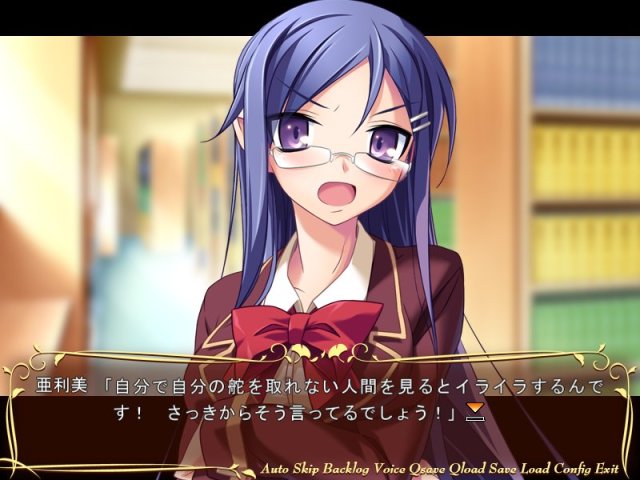Image resolution: width=640 pixels, height=480 pixels.
Task: Click the dialogue advance arrow indicator
Action: point(475,413)
